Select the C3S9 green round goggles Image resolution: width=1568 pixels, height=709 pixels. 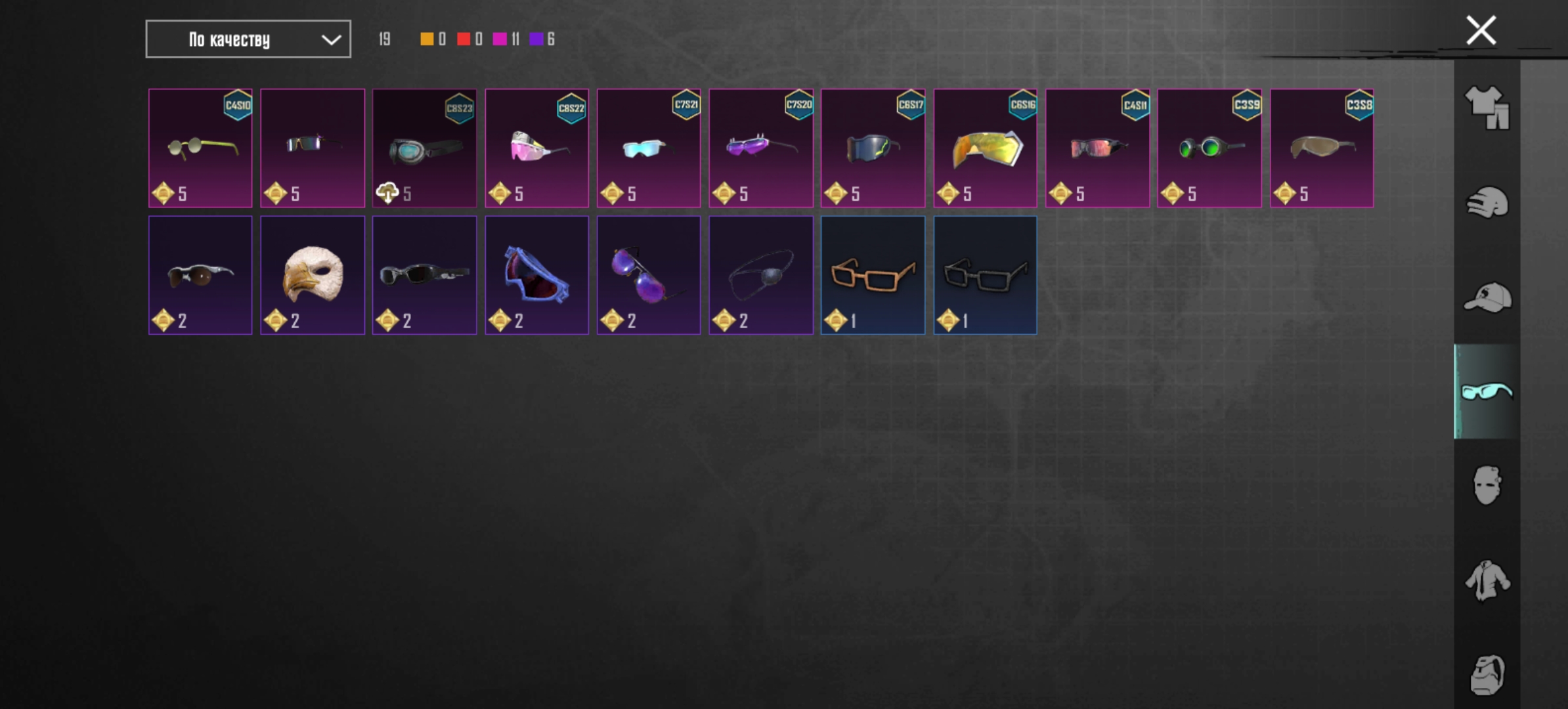pos(1209,148)
